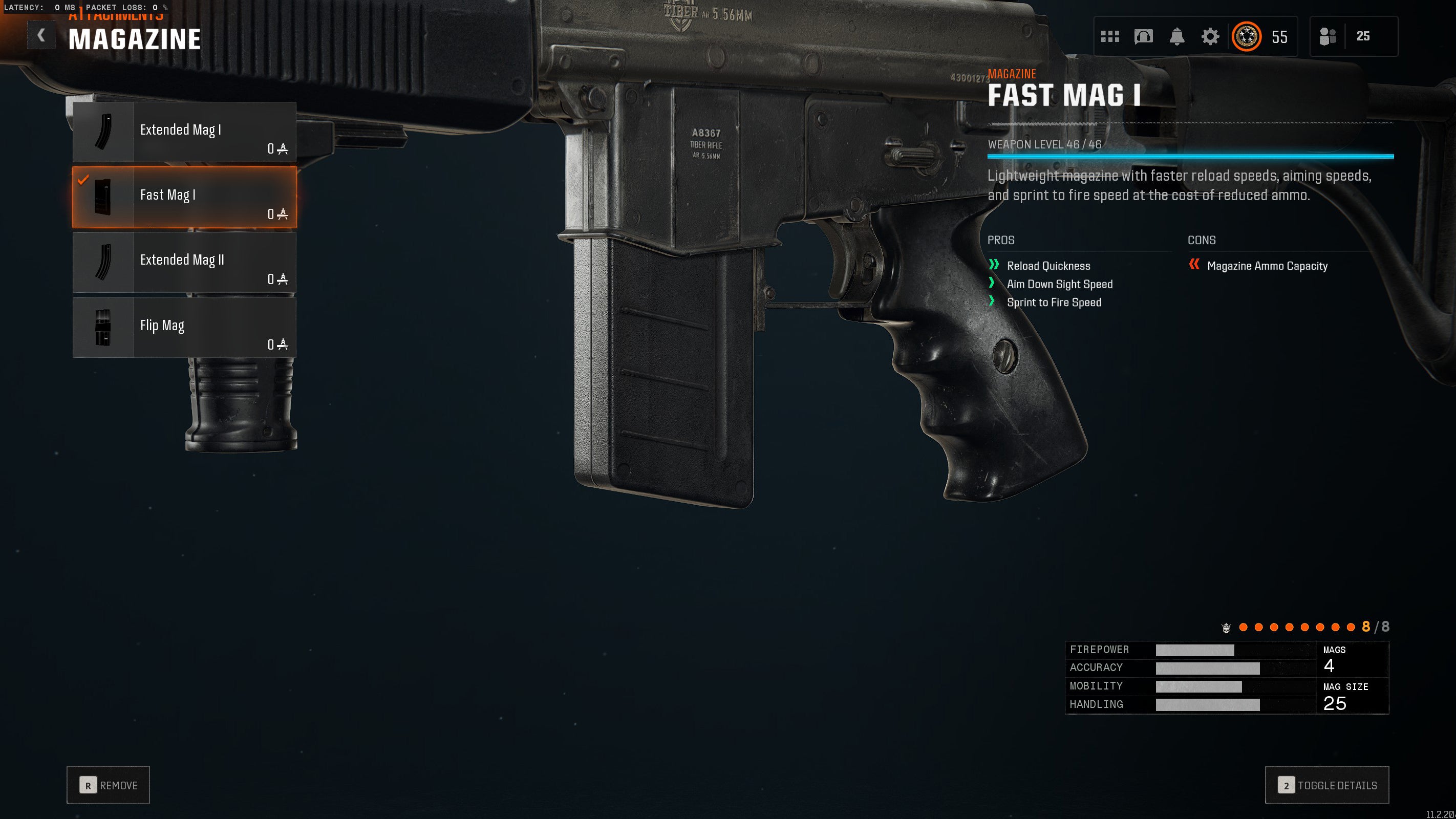Screen dimensions: 1456x819
Task: Equip the Extended Mag II attachment
Action: pos(184,262)
